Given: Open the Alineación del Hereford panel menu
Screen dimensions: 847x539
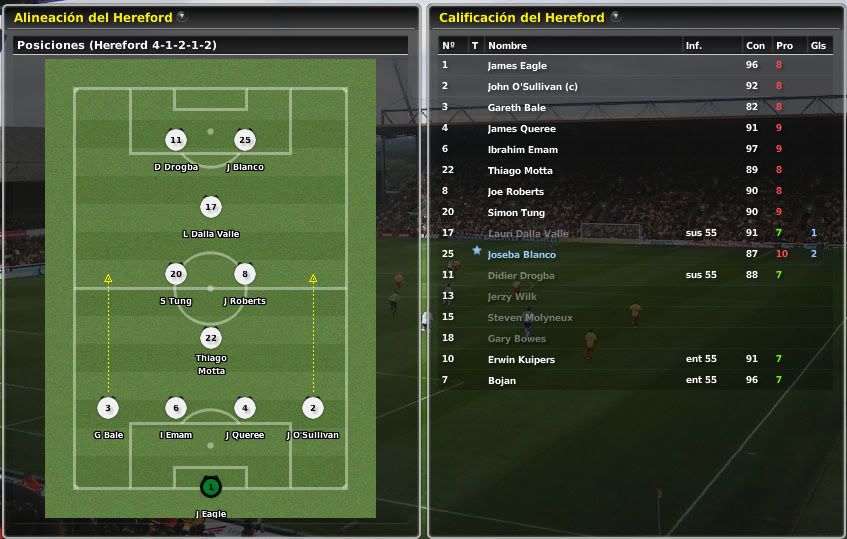Looking at the screenshot, I should click(181, 17).
